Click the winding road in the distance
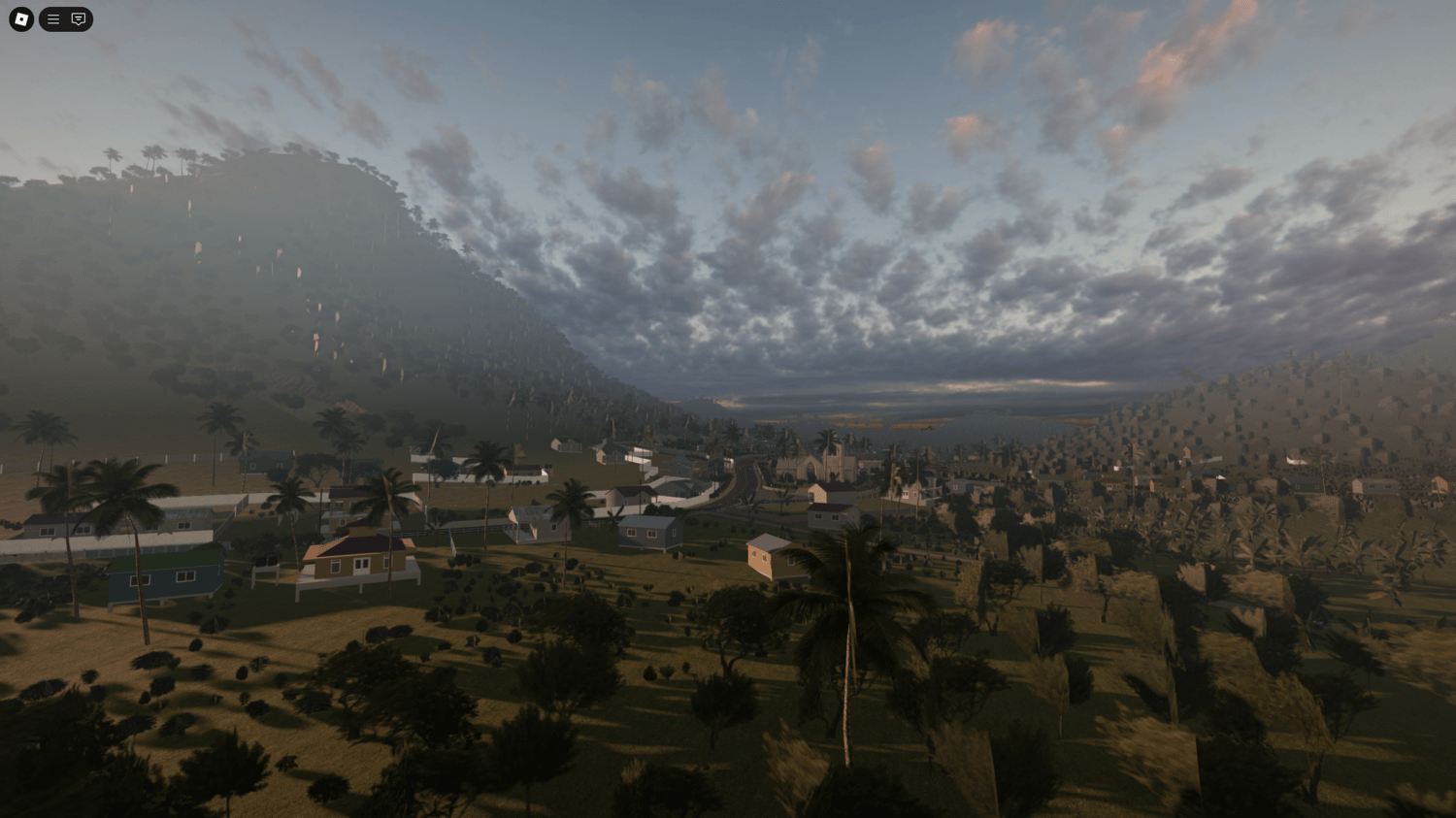Viewport: 1456px width, 818px height. tap(743, 475)
